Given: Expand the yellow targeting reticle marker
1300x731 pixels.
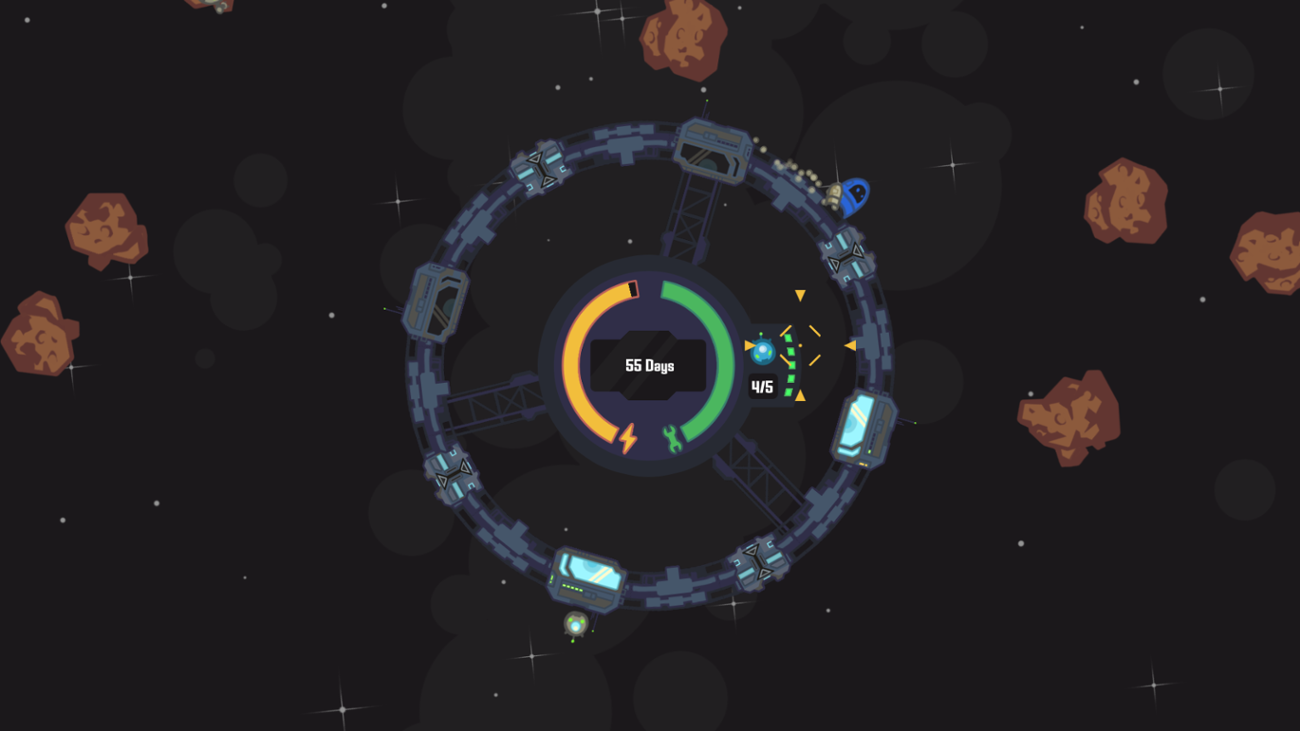Looking at the screenshot, I should [800, 345].
